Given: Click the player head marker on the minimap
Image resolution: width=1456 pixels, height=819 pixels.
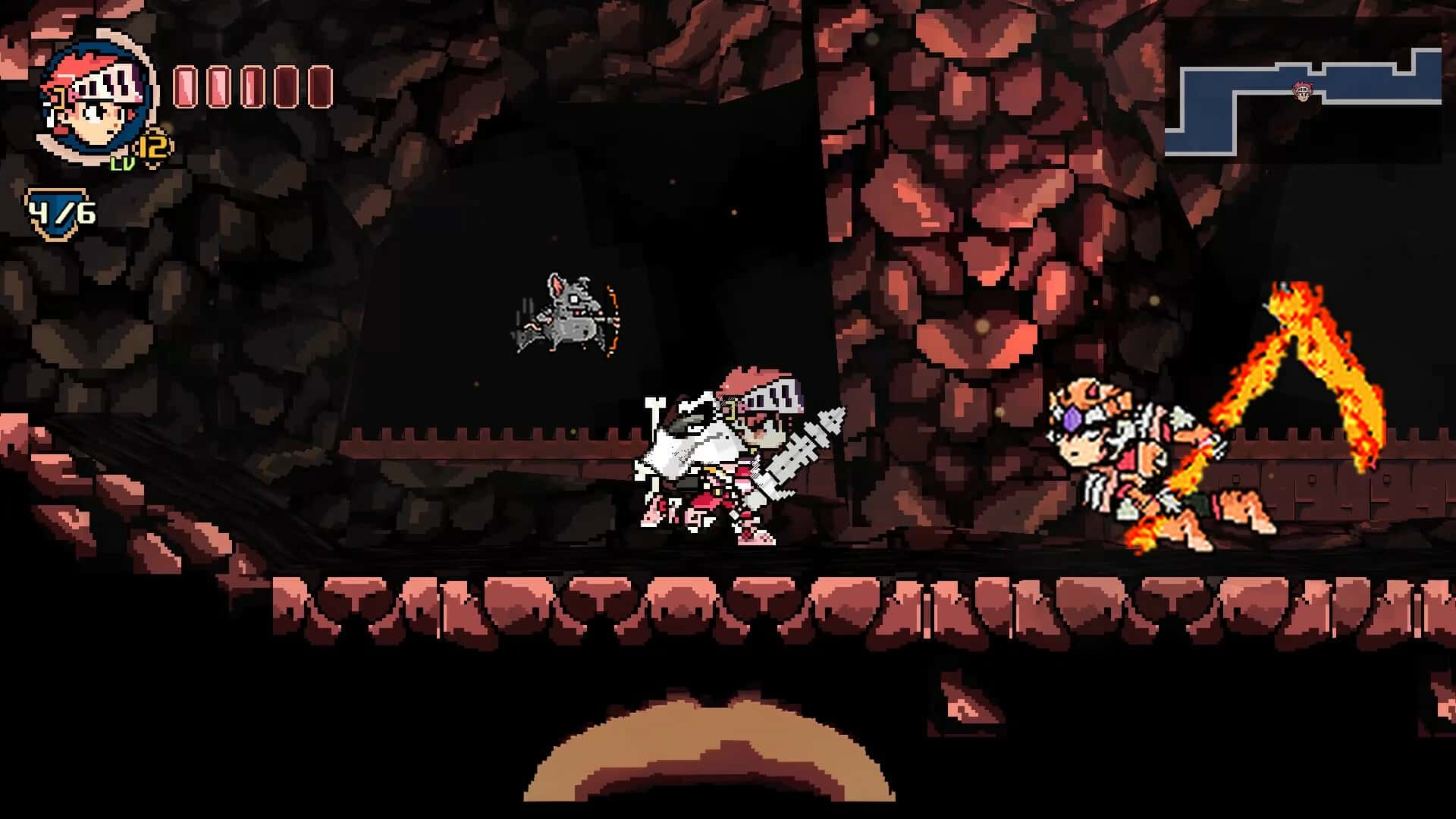Looking at the screenshot, I should tap(1302, 91).
